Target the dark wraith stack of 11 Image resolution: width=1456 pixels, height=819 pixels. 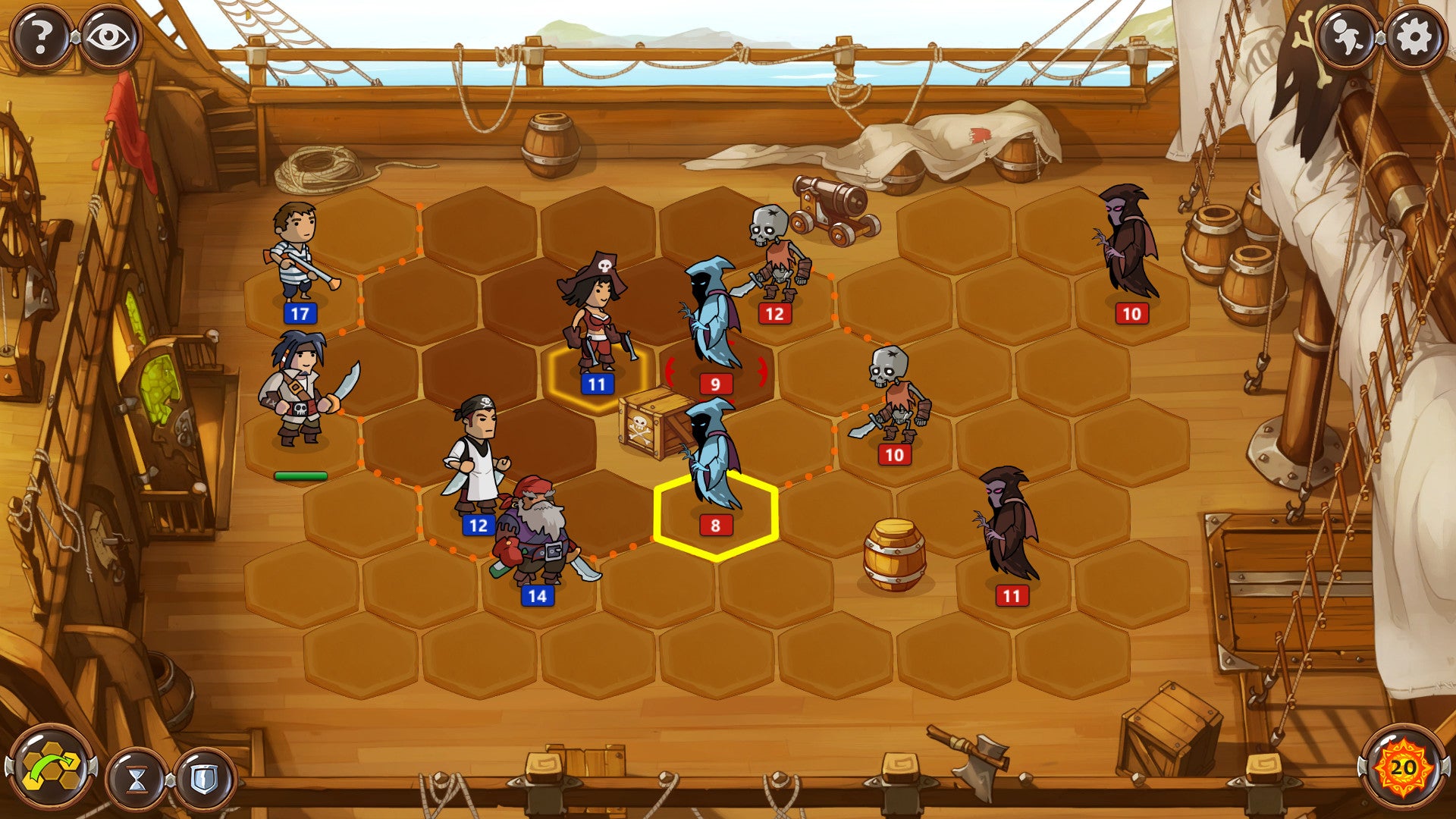[1009, 527]
